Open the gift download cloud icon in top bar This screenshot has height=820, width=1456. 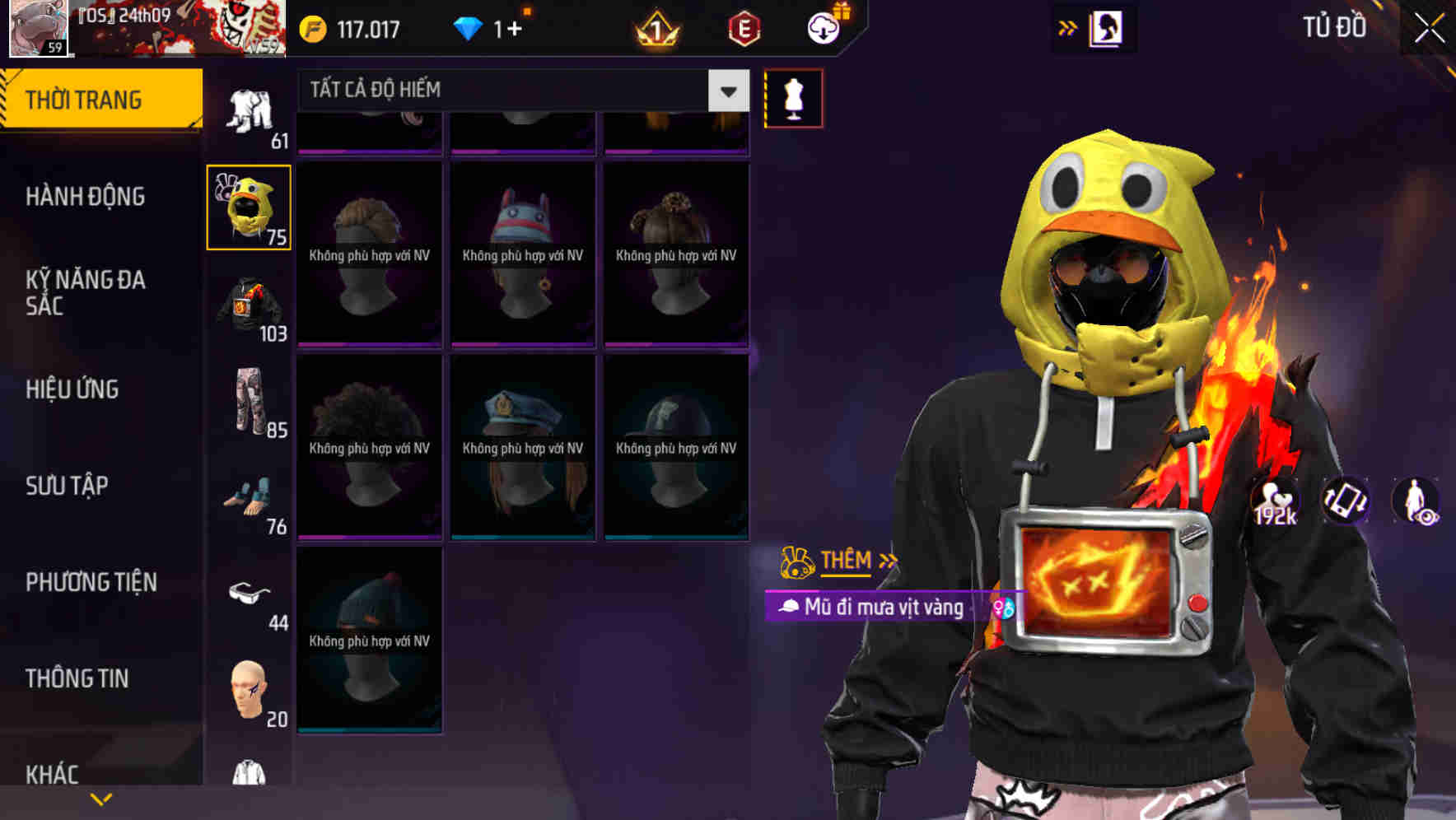pos(823,27)
